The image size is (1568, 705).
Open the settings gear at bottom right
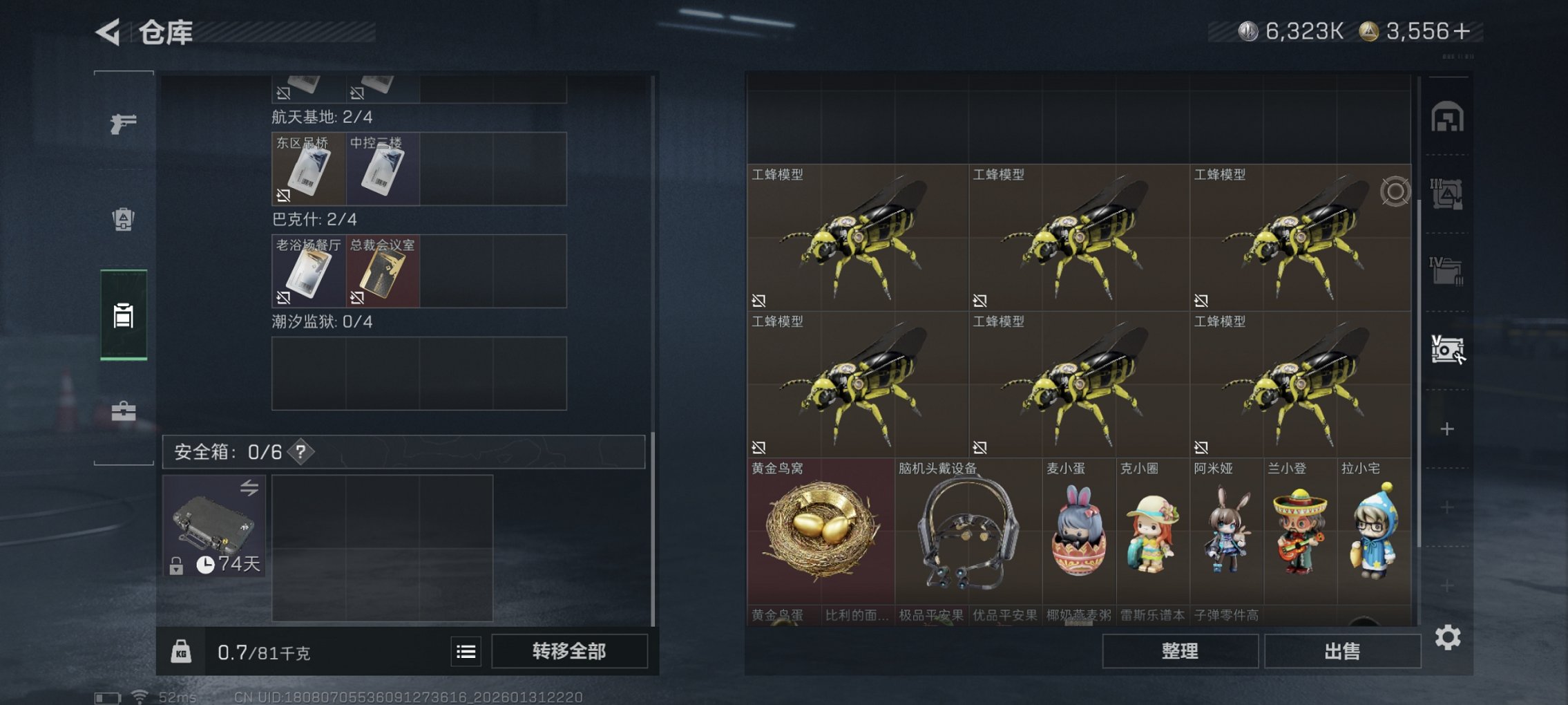[1448, 636]
